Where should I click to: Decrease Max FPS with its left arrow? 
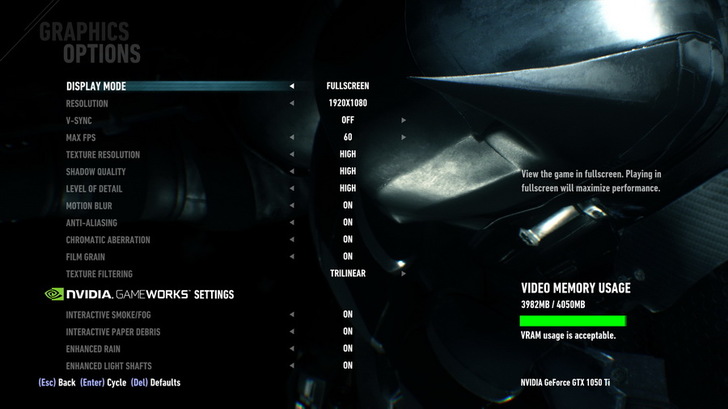tap(292, 137)
